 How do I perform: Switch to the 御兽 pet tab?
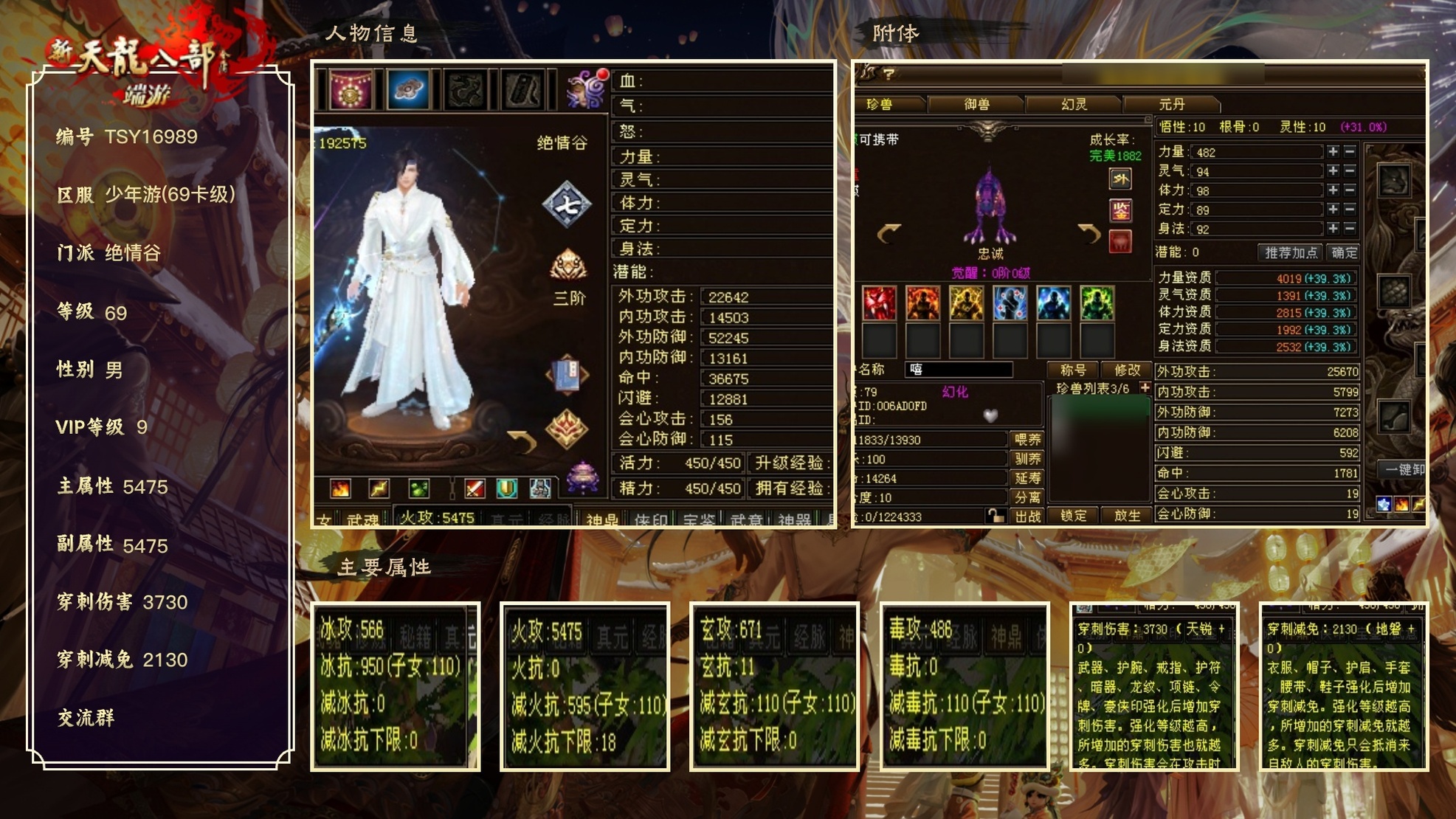click(976, 105)
